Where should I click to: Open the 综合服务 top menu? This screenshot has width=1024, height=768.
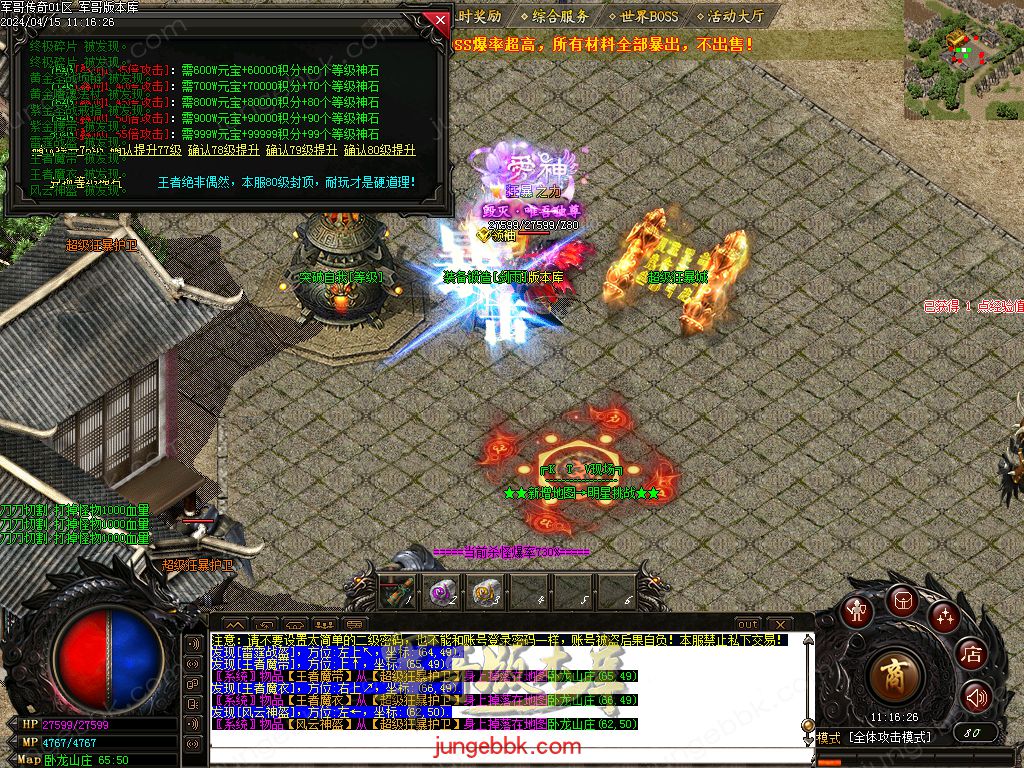click(562, 17)
